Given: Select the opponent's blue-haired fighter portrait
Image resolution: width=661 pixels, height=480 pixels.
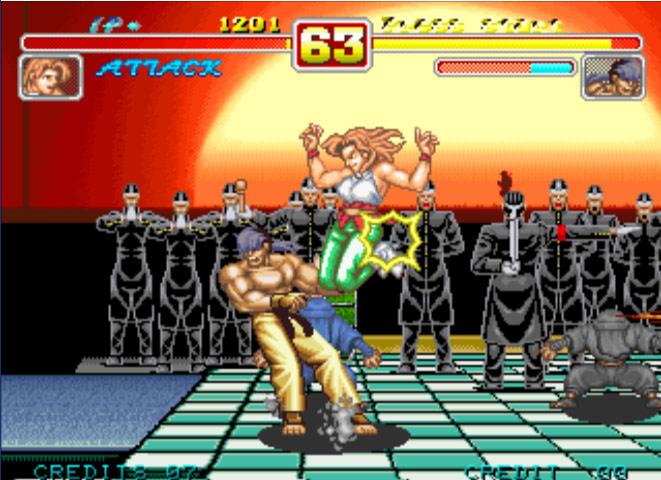Looking at the screenshot, I should click(612, 76).
